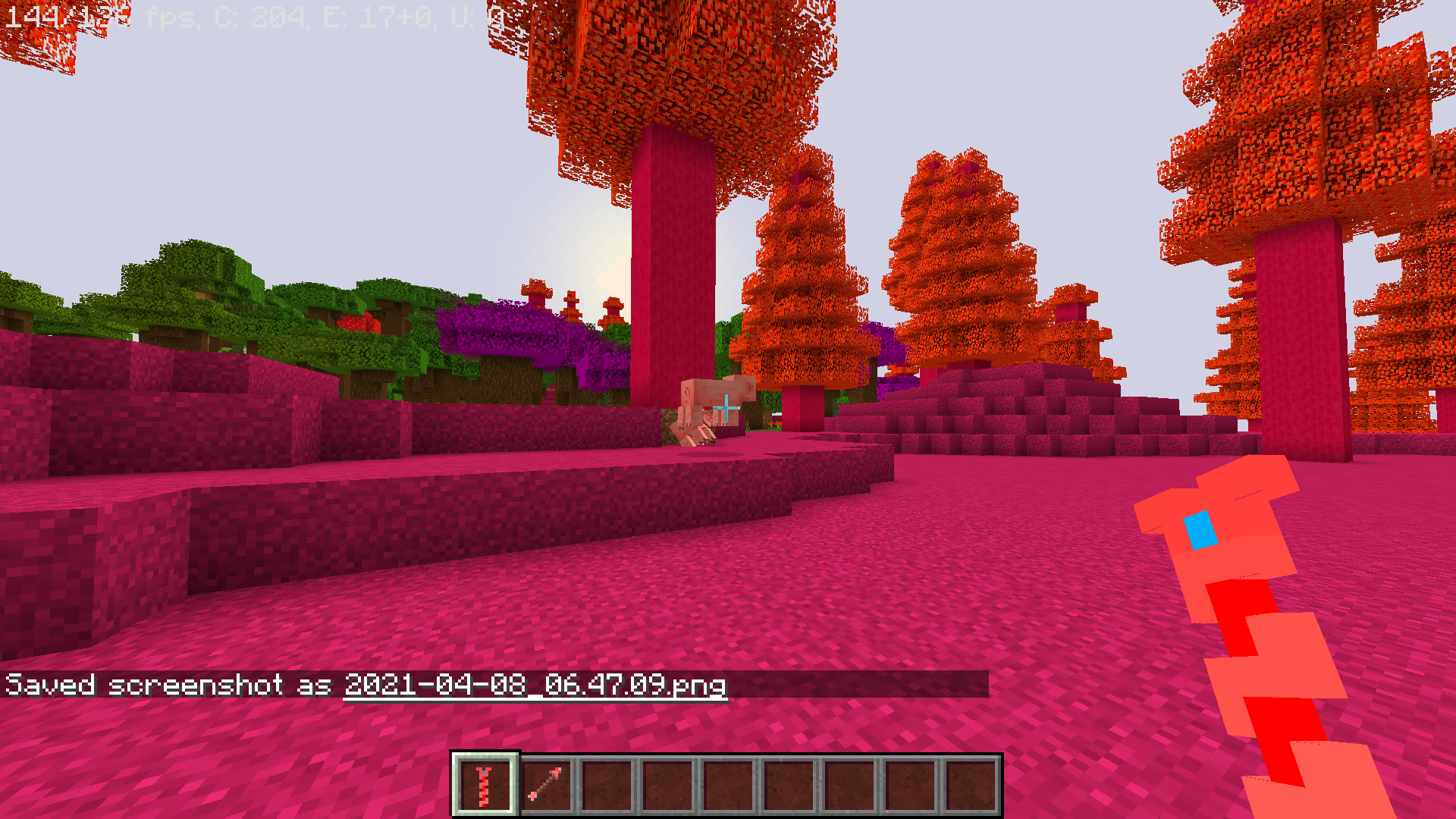Click the 144 fps counter text

[x=34, y=14]
